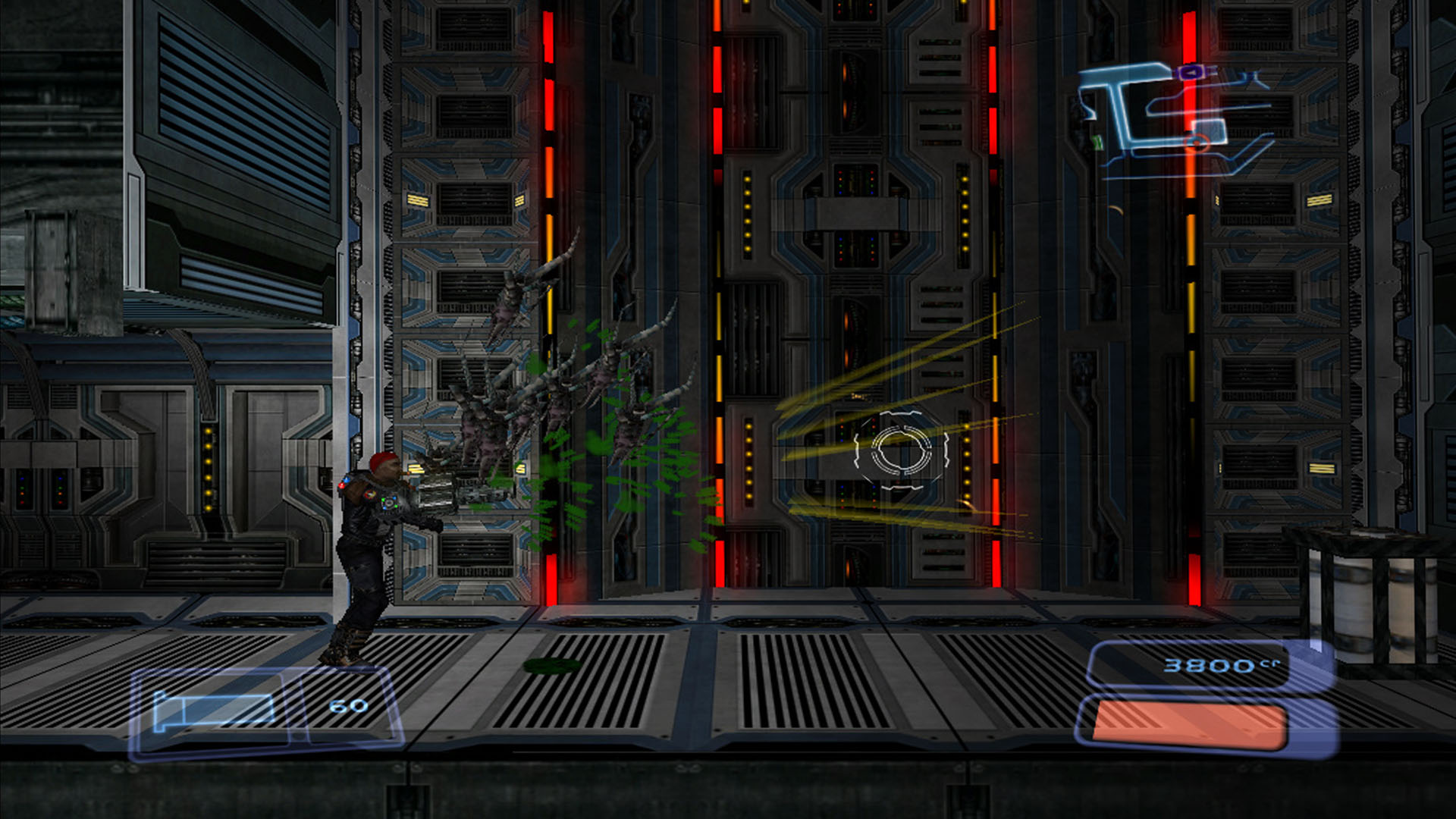Click the red objective circle on the minimap
This screenshot has height=819, width=1456.
coord(1197,143)
